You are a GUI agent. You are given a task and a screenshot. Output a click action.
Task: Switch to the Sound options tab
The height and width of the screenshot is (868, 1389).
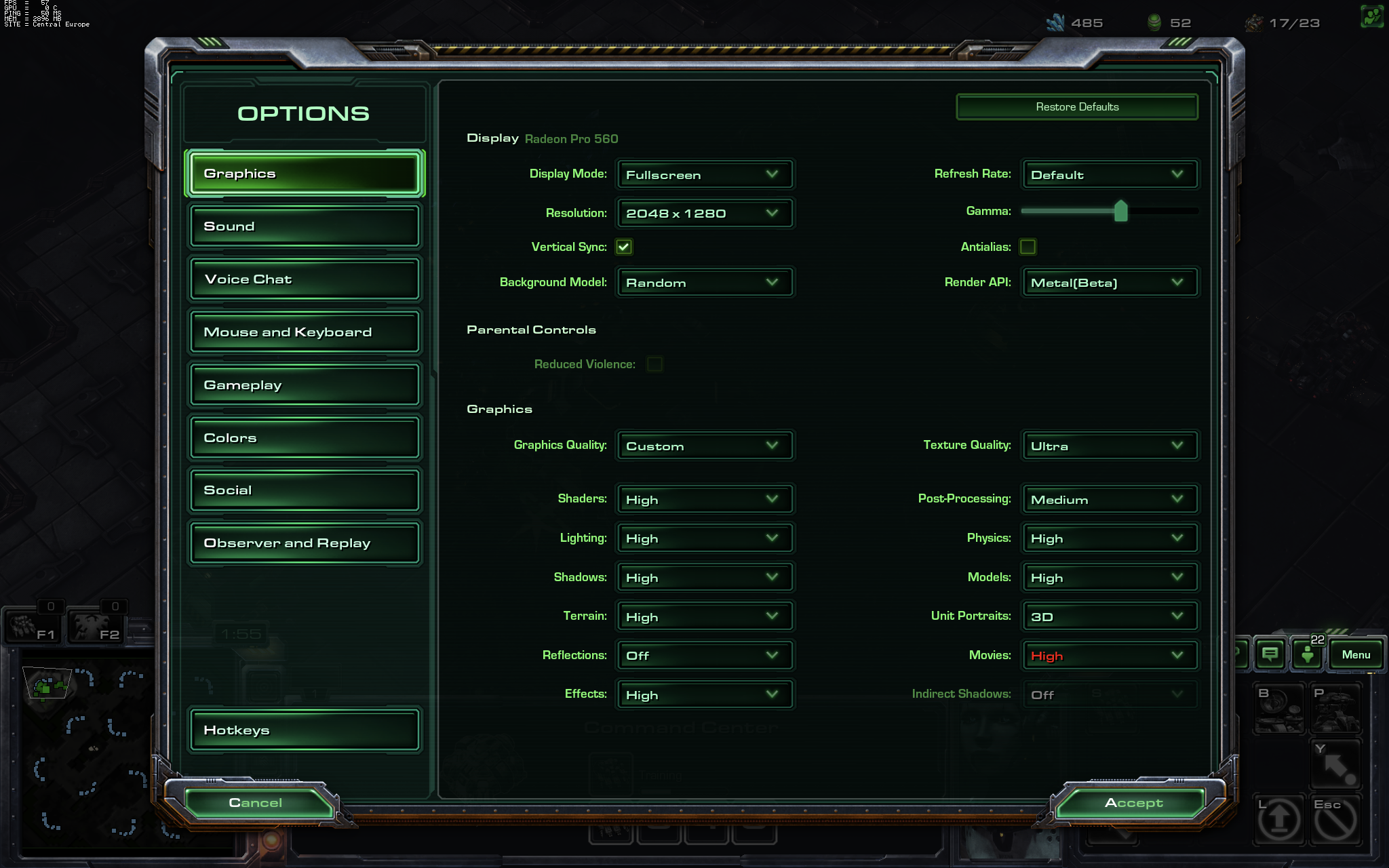(304, 226)
